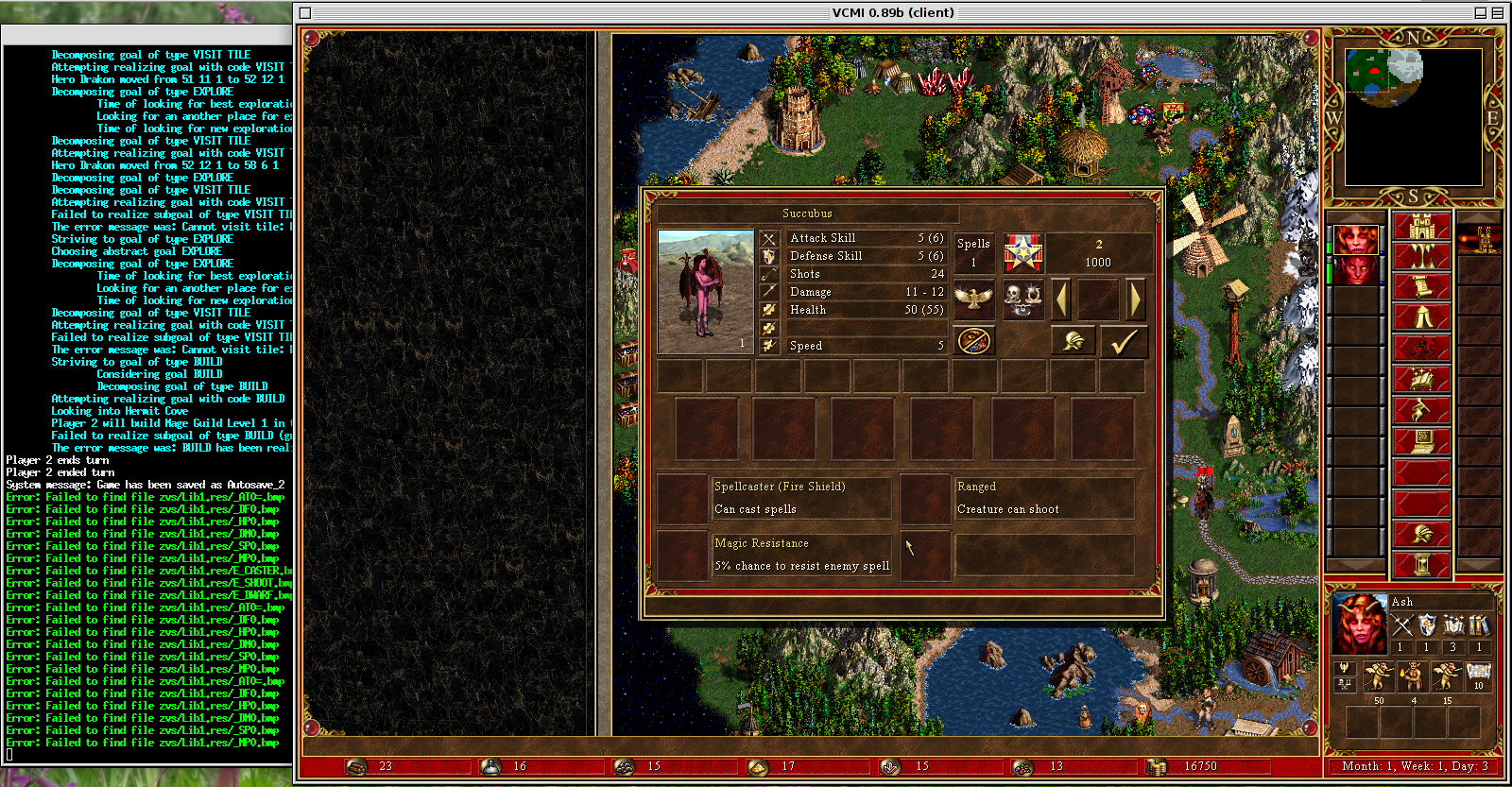Select the right arrow in the creature window
Viewport: 1512px width, 787px height.
[1135, 299]
